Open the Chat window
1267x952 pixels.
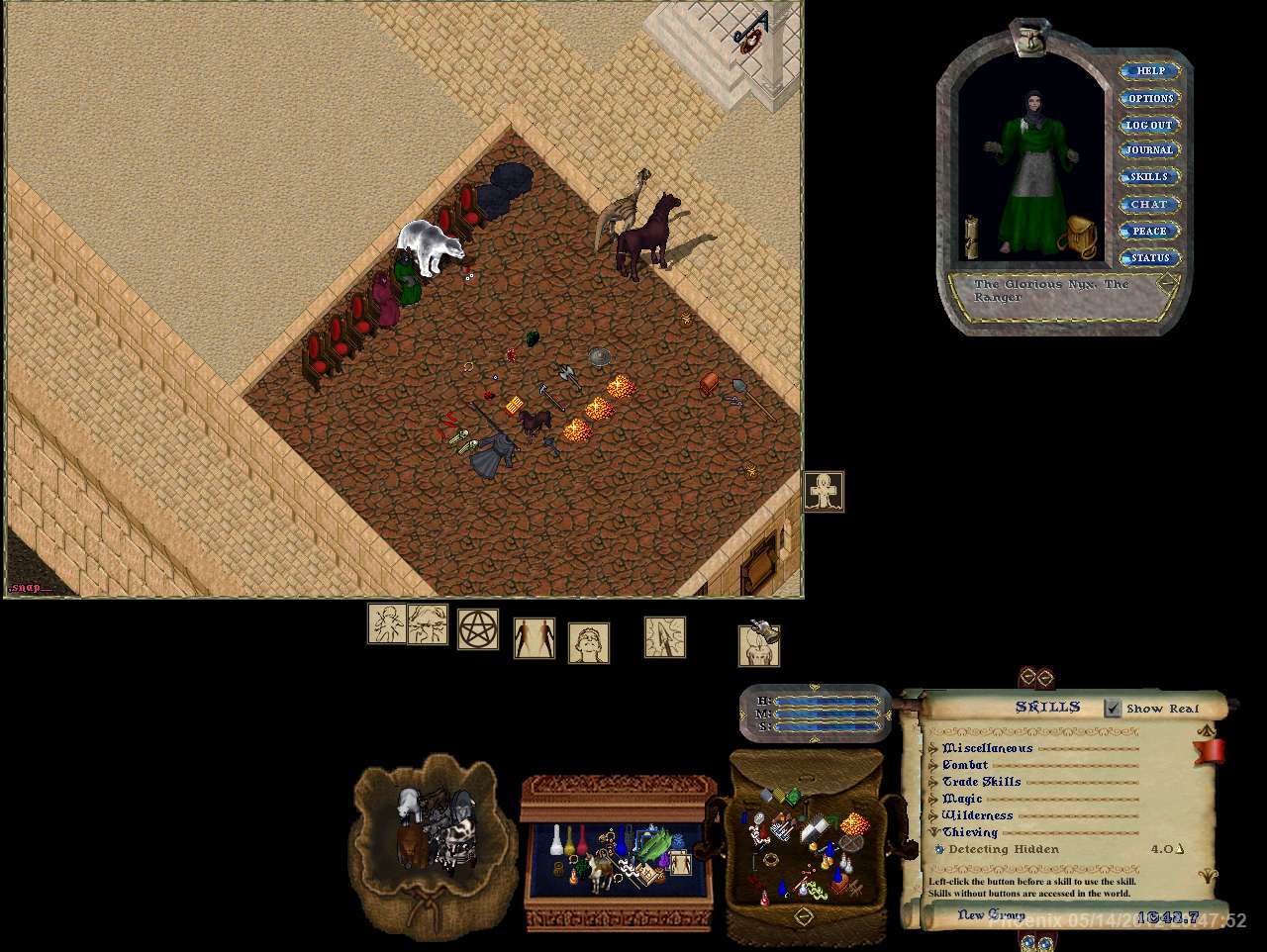click(x=1148, y=204)
